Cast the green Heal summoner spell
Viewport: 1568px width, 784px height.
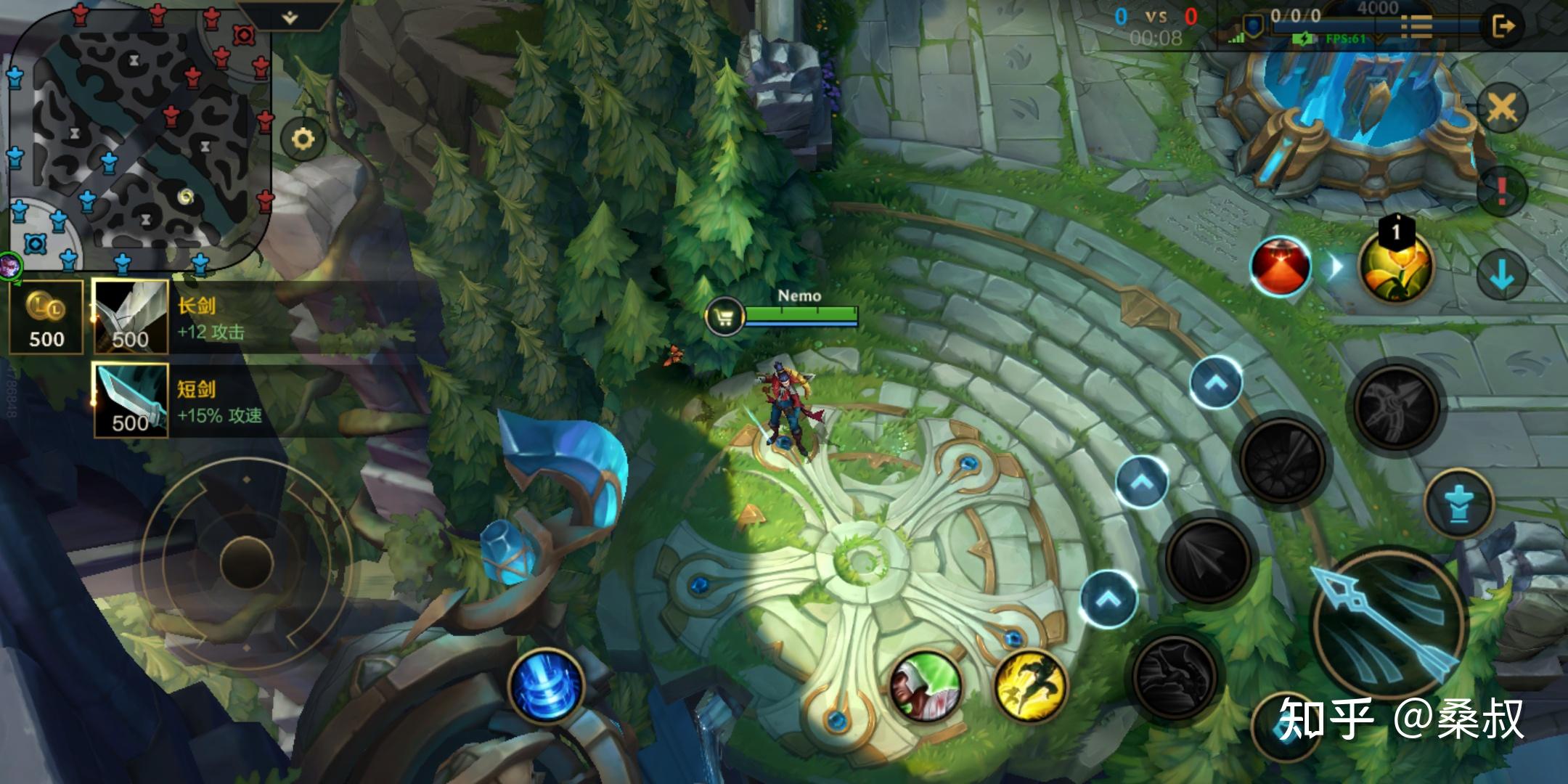tap(926, 687)
